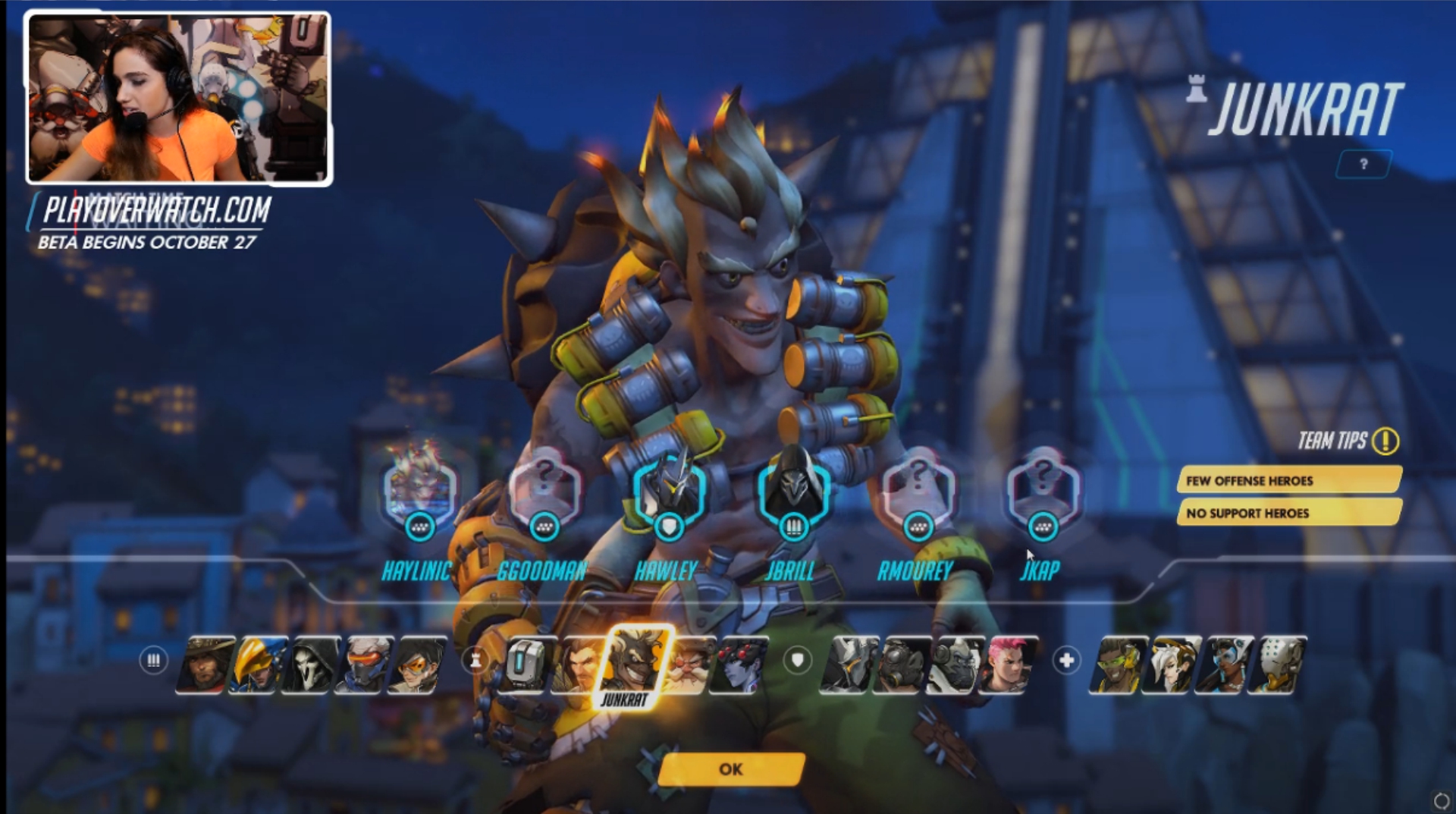Click the highlighted Junkrat portrait
This screenshot has width=1456, height=814.
635,663
